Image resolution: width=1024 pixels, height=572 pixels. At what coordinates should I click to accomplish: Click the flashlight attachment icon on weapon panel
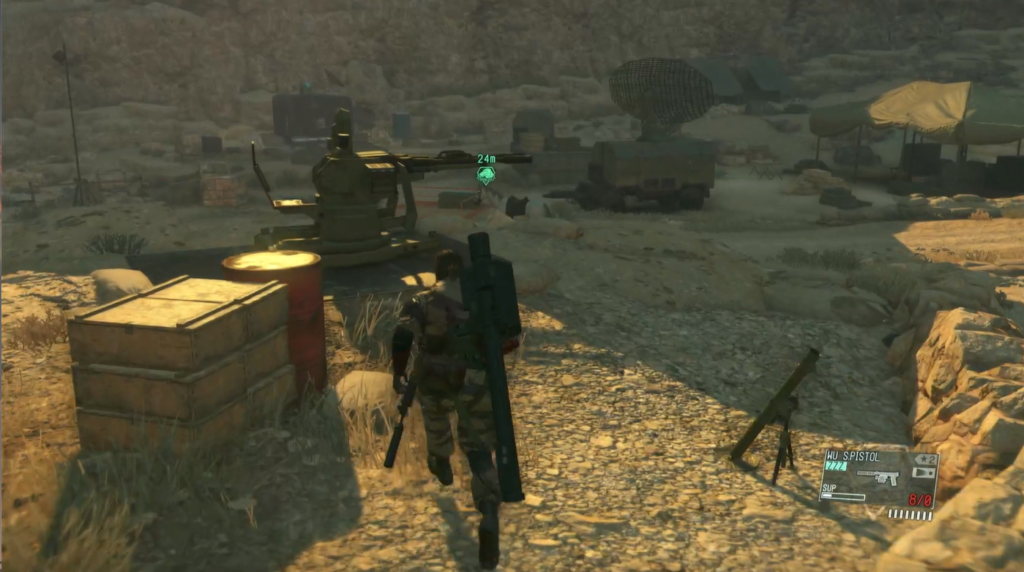point(925,472)
